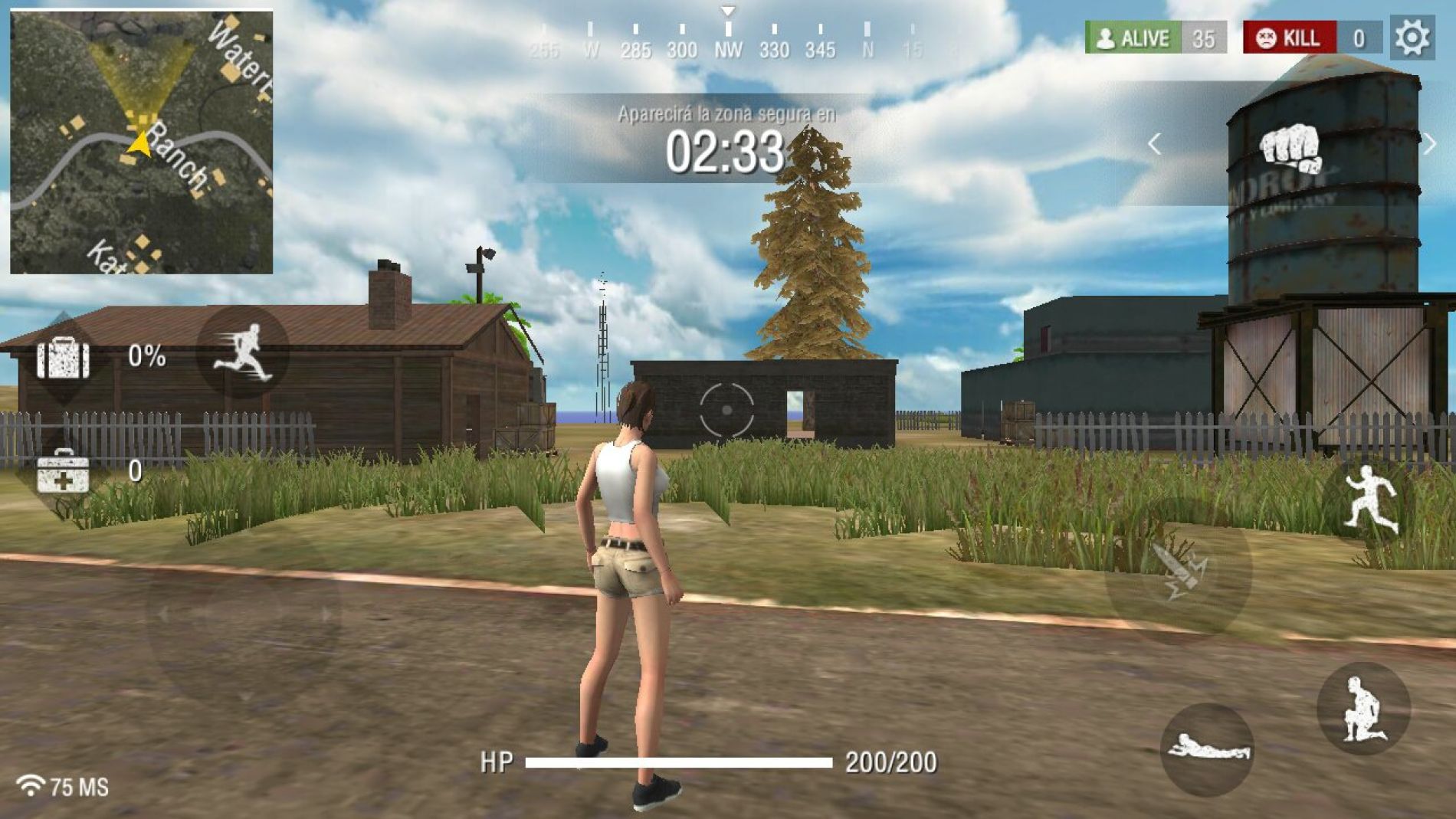Tap the HP bar showing 200/200
1456x819 pixels.
[x=678, y=762]
